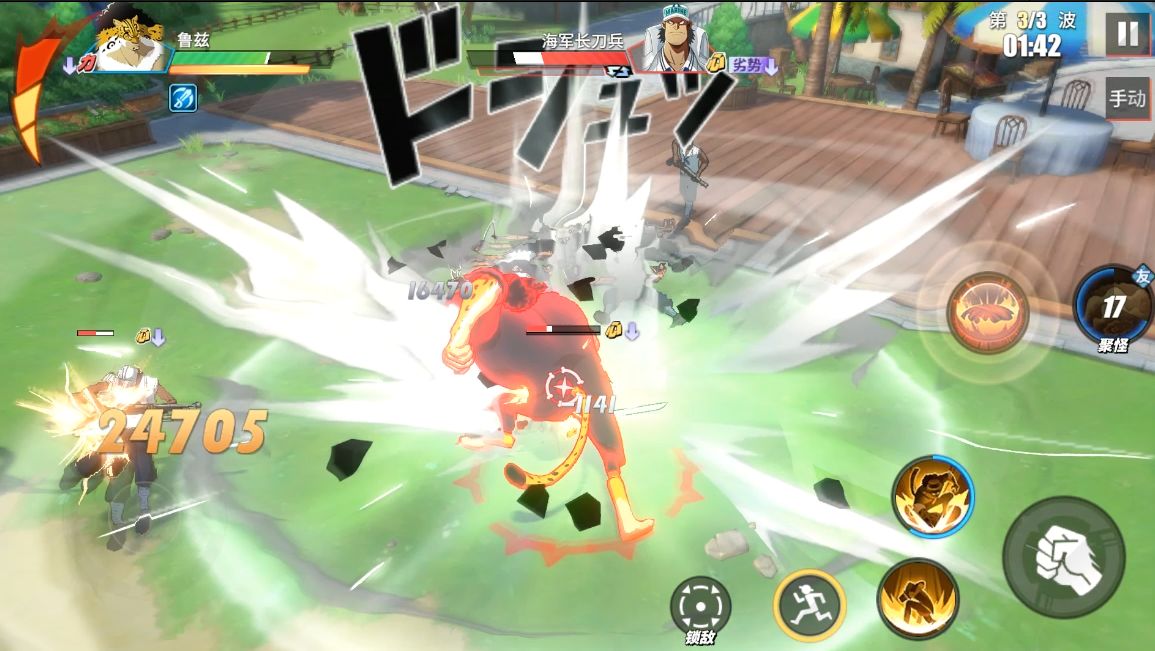1155x651 pixels.
Task: Pause the battle with the pause button
Action: coord(1127,34)
